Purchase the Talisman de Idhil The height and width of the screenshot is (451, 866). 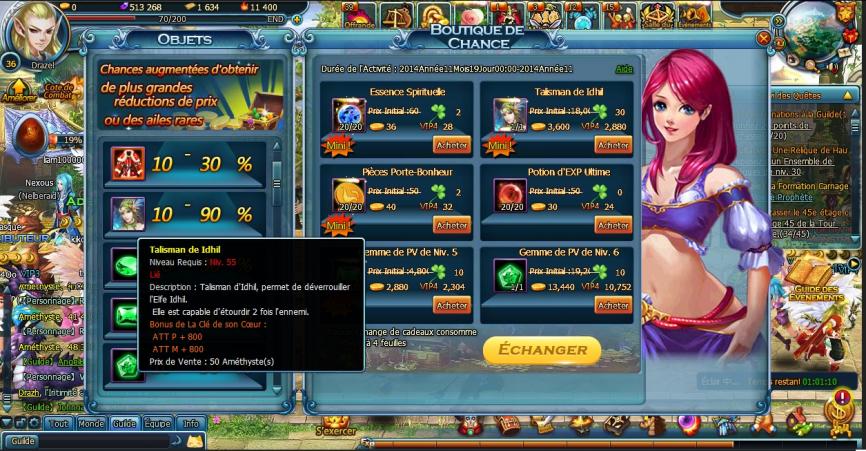click(x=613, y=145)
